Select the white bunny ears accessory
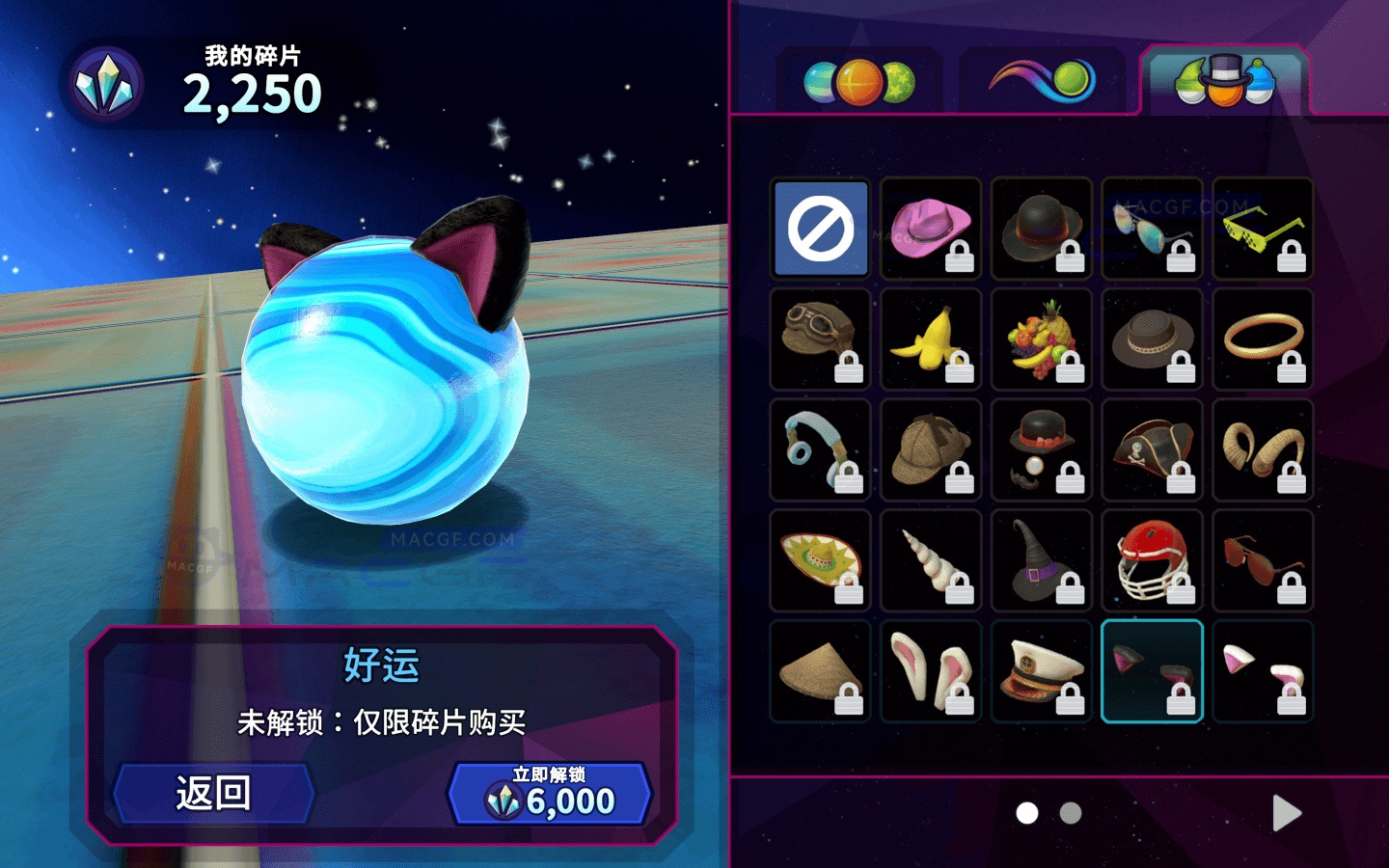 pyautogui.click(x=930, y=670)
